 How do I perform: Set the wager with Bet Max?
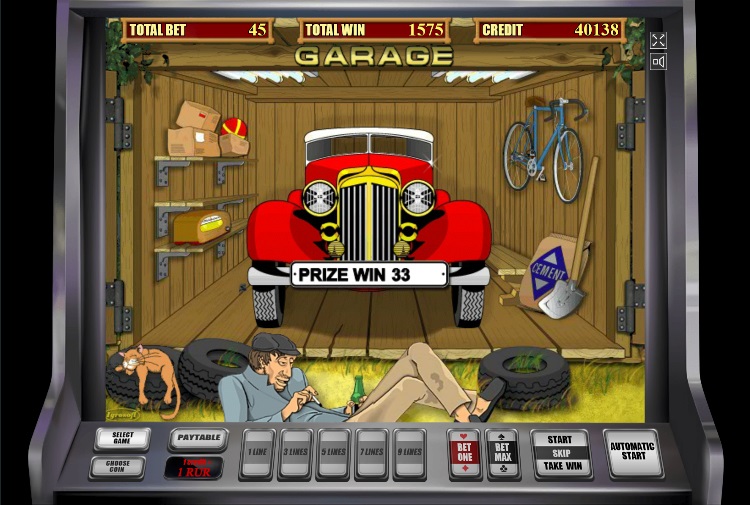point(502,453)
